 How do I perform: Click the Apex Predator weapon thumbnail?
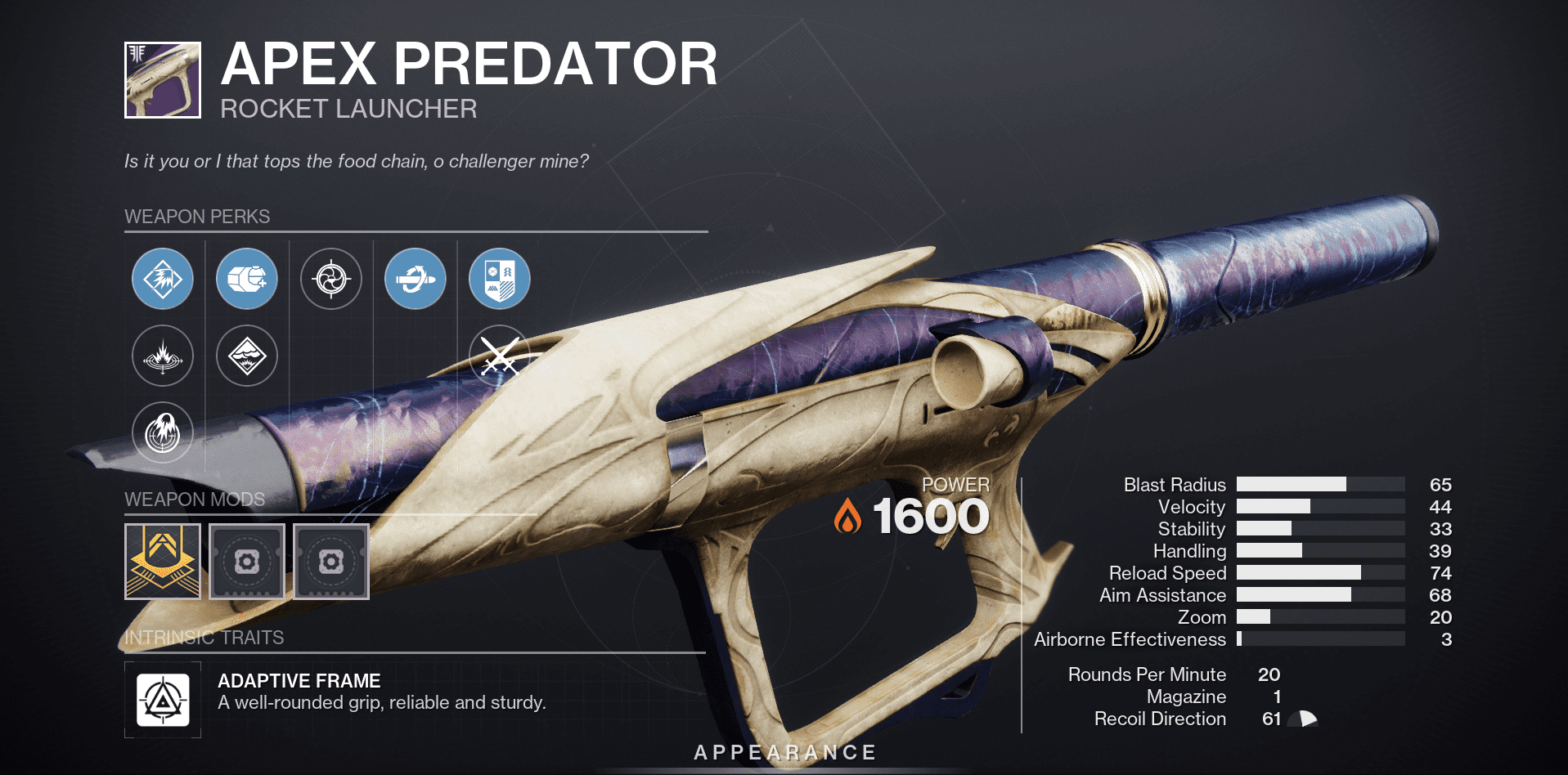(x=162, y=79)
